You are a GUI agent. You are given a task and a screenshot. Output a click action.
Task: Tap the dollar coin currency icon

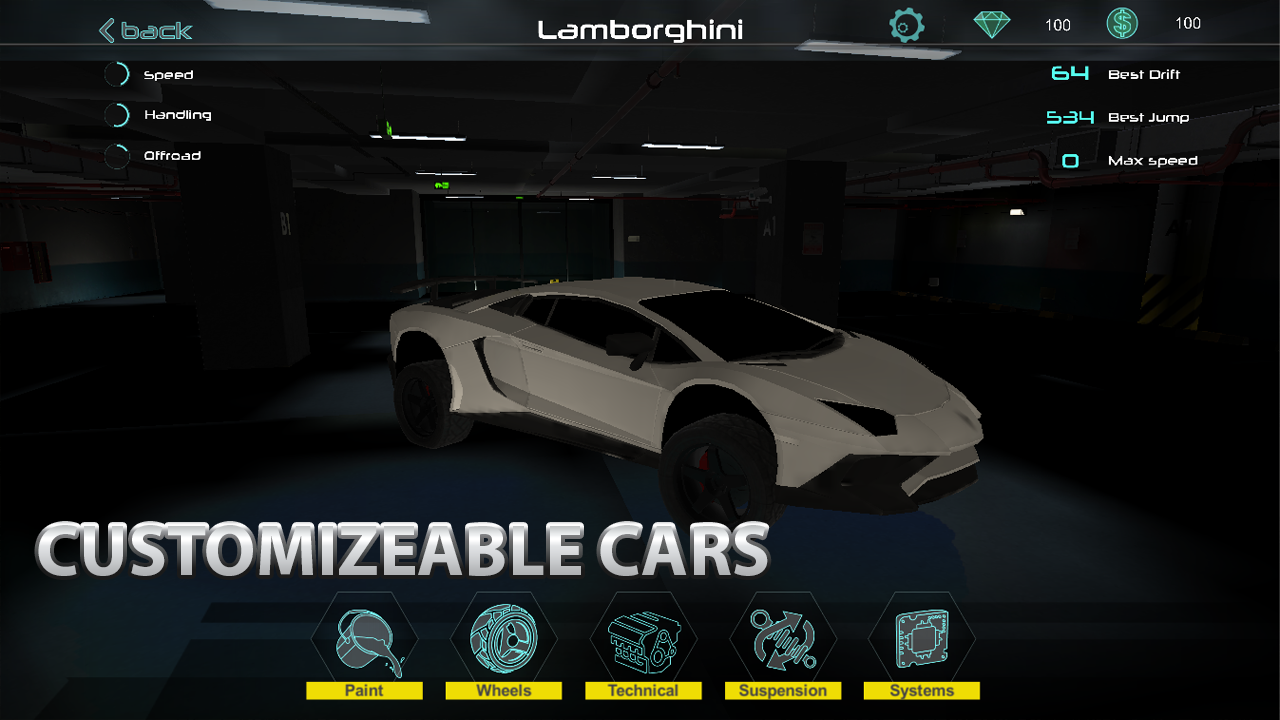tap(1122, 24)
